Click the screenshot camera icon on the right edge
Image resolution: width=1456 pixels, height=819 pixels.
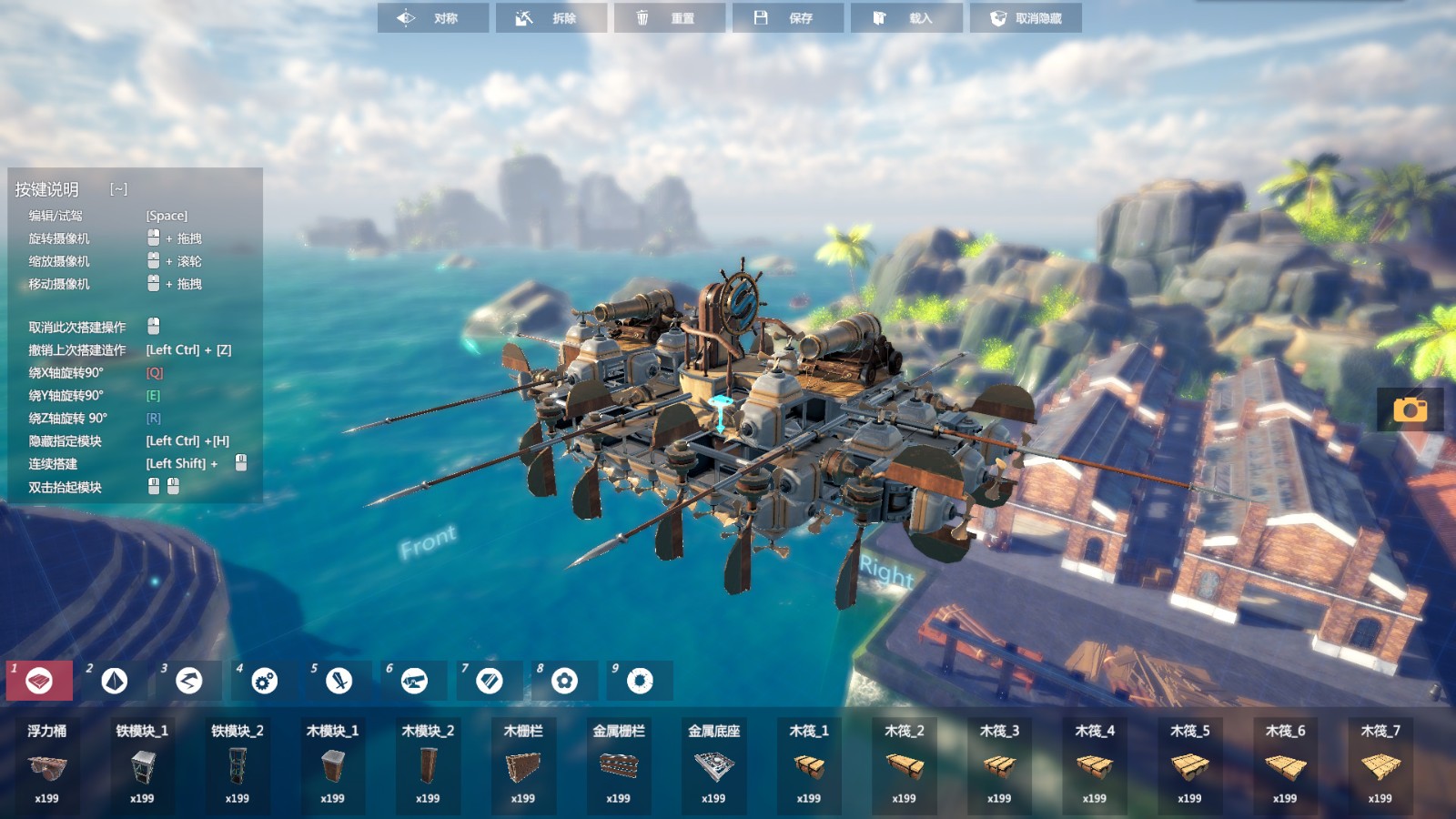[1411, 411]
